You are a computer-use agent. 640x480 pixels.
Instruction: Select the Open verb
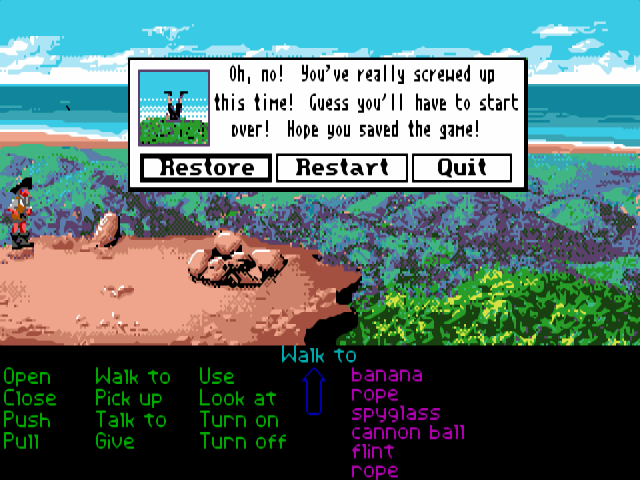pyautogui.click(x=27, y=377)
